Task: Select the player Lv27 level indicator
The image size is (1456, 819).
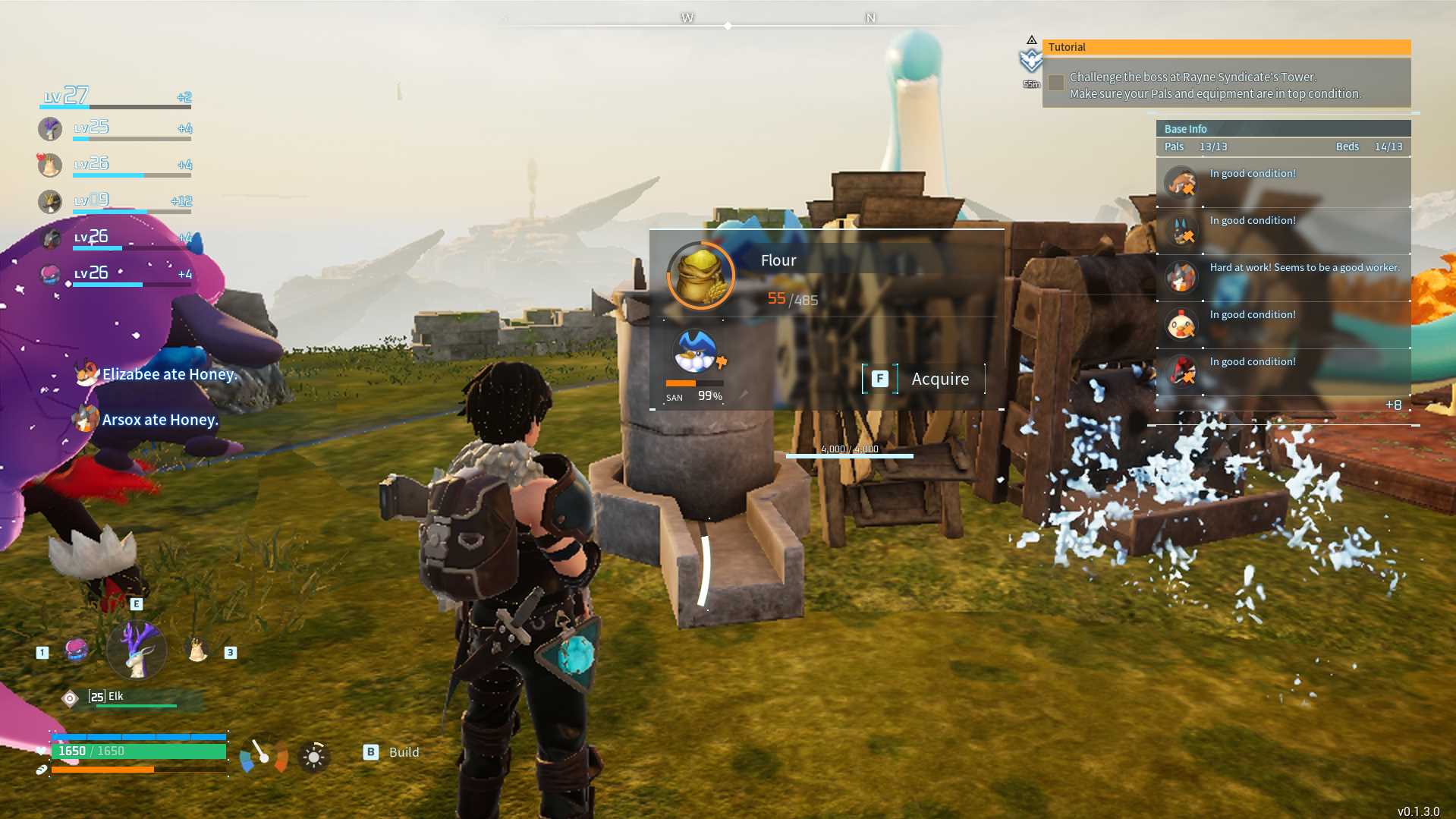Action: click(x=67, y=96)
